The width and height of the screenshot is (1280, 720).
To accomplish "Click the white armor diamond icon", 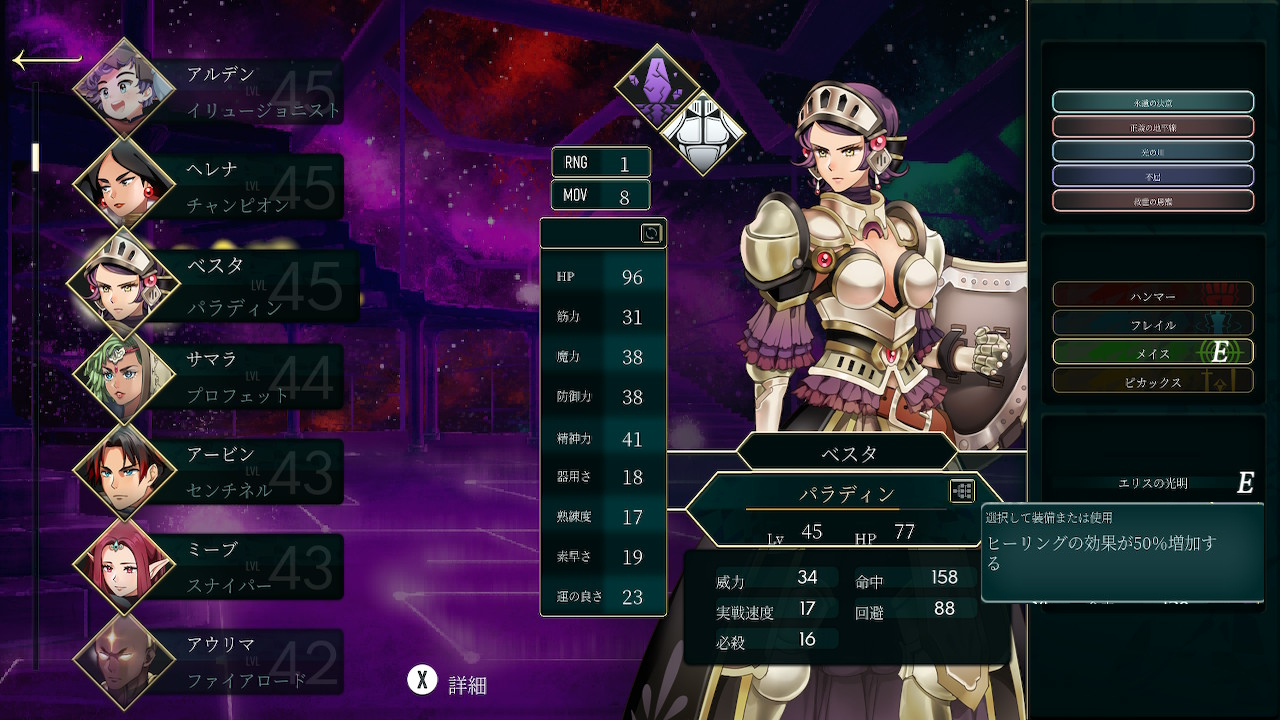I will (702, 132).
